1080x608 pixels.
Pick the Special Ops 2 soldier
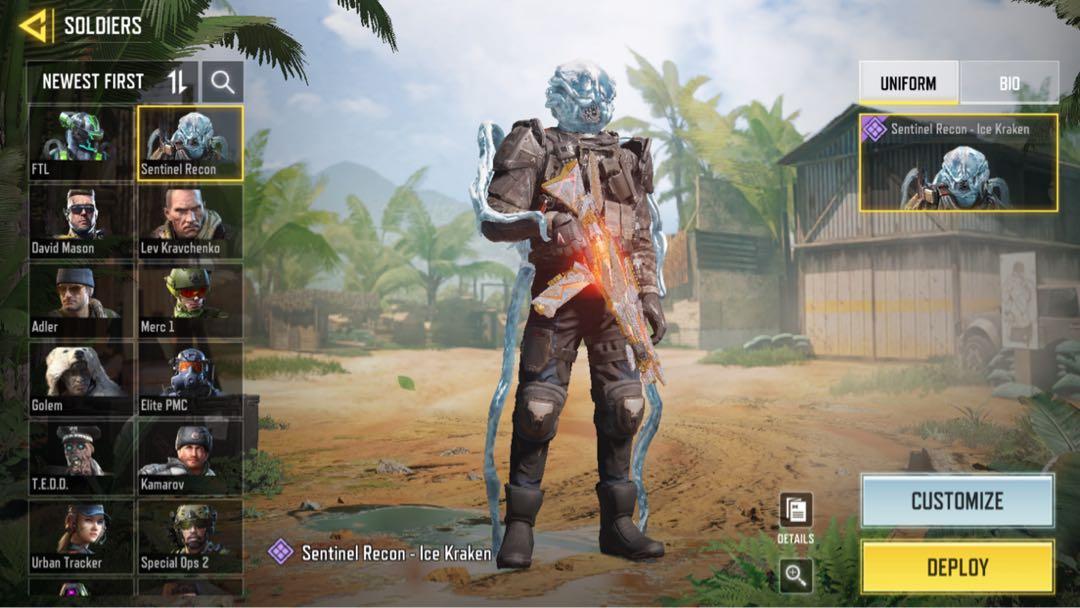[x=190, y=535]
